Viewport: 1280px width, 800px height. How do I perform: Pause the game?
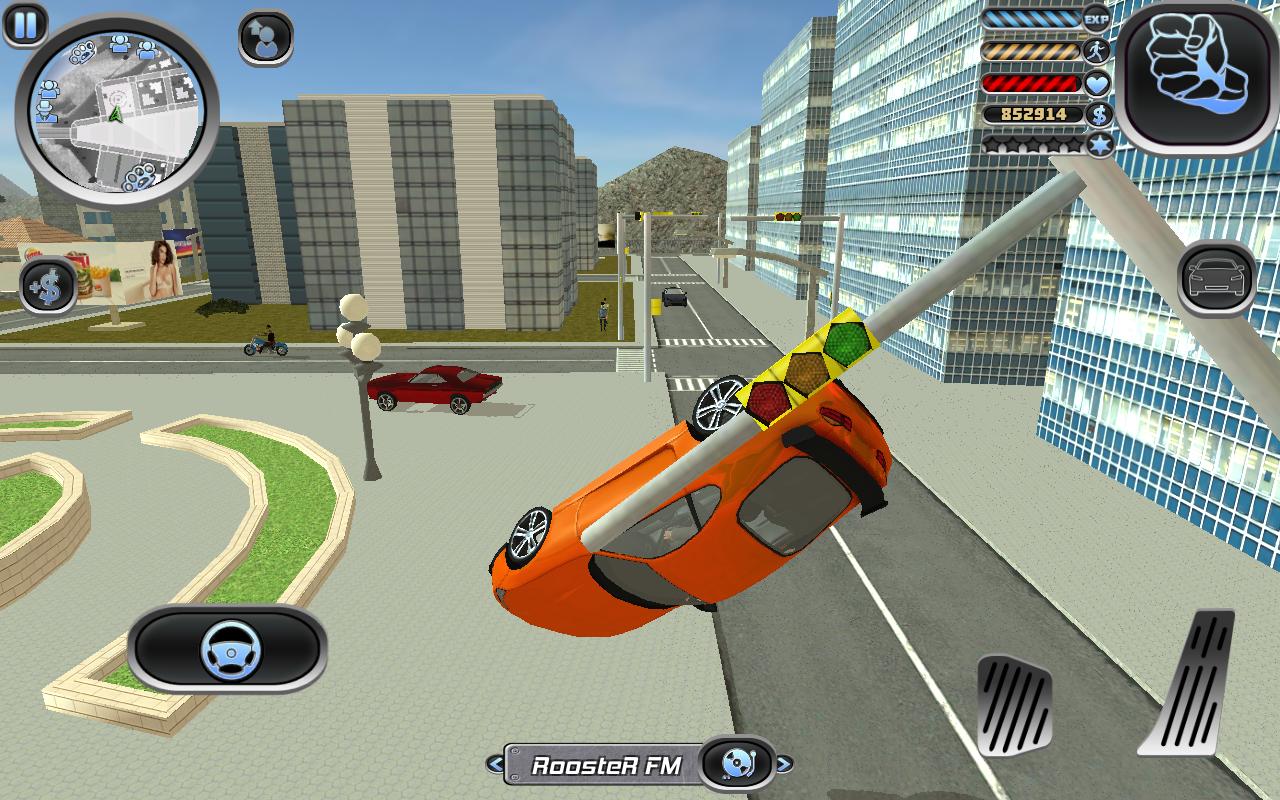point(25,24)
